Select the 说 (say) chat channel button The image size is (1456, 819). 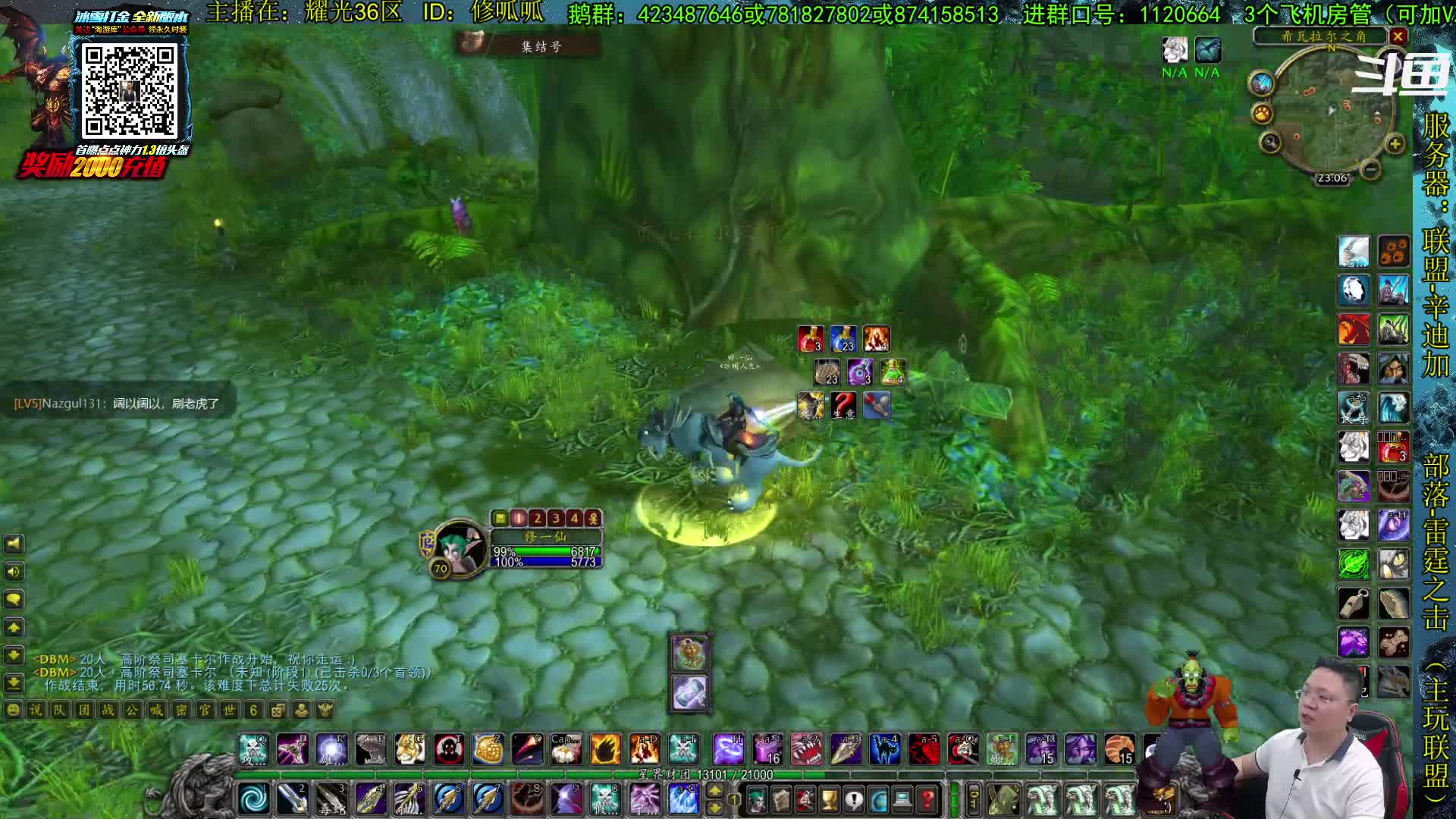click(36, 711)
